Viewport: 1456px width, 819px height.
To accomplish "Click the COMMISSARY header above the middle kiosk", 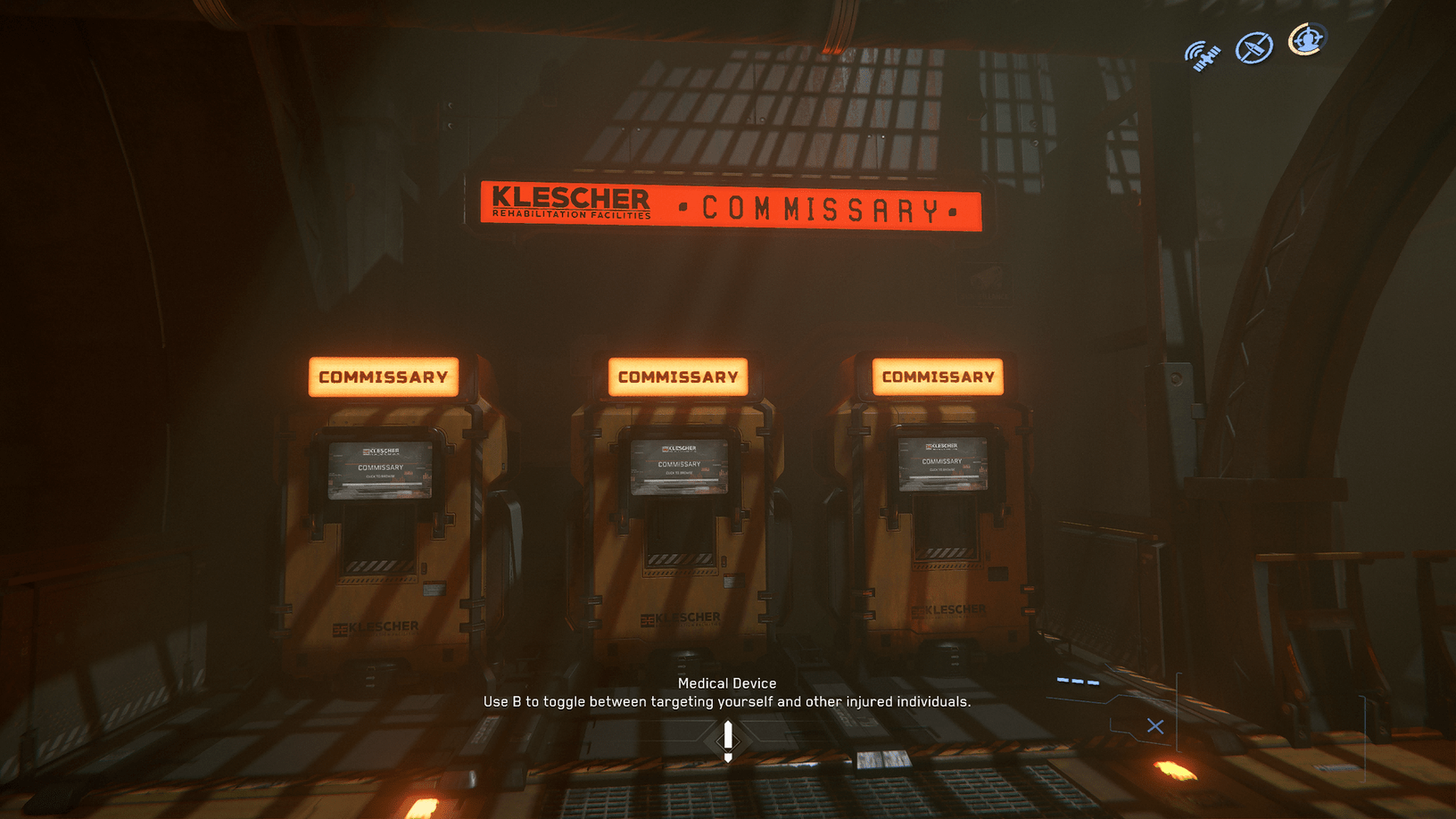I will click(x=676, y=376).
